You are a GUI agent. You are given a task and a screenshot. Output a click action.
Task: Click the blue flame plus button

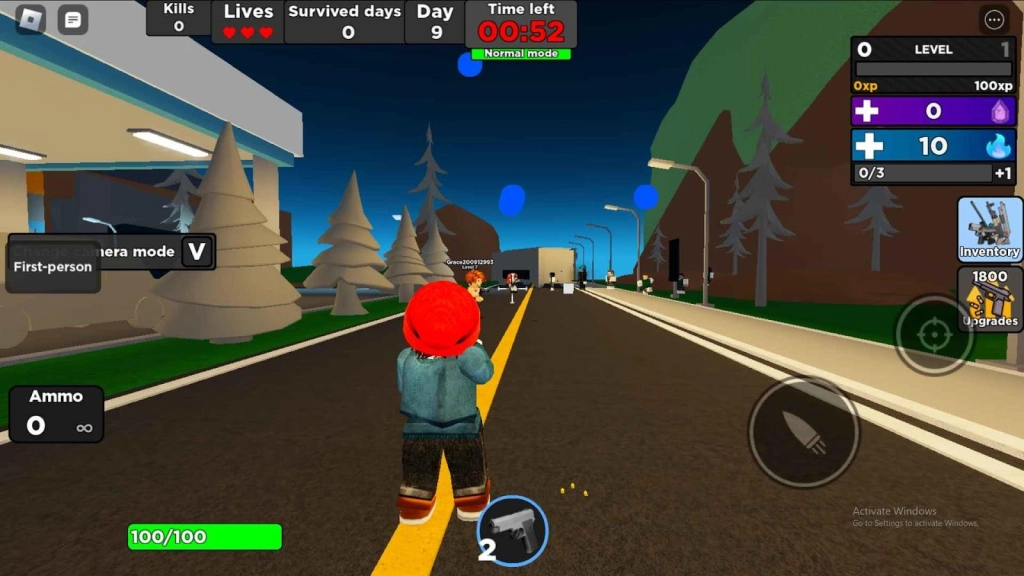click(x=868, y=146)
